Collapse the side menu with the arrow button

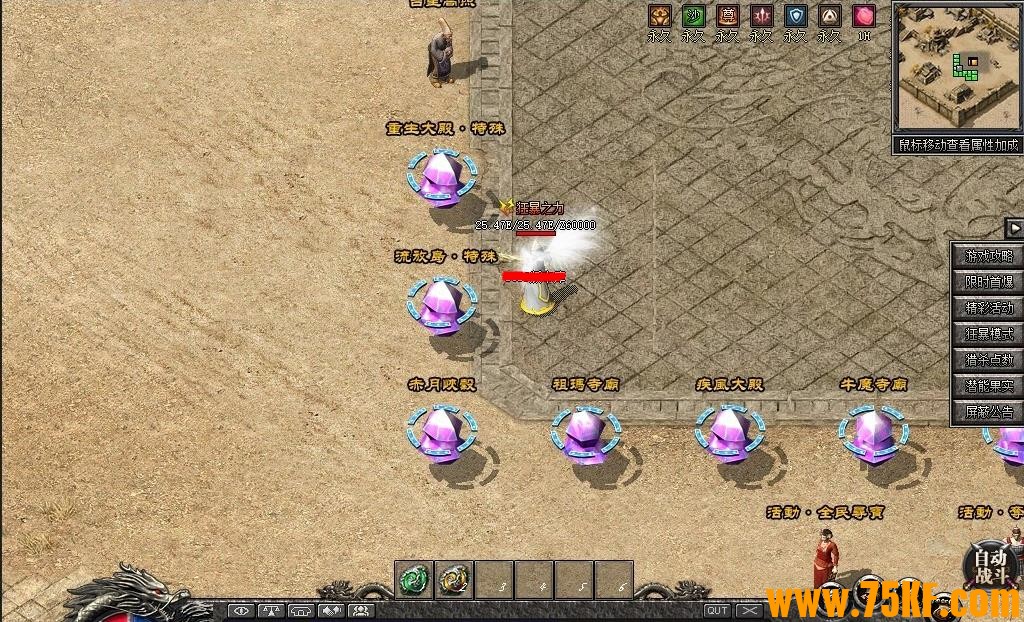pyautogui.click(x=1013, y=228)
